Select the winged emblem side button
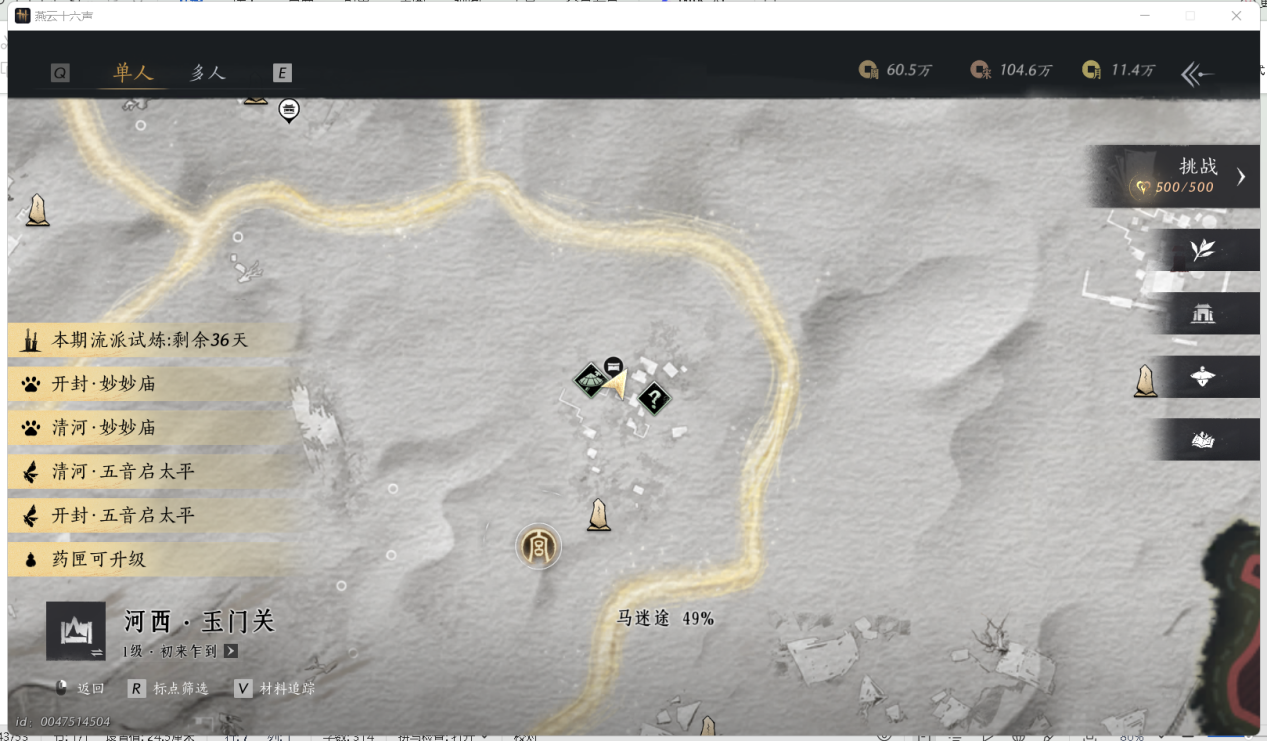This screenshot has width=1267, height=741. [x=1202, y=377]
